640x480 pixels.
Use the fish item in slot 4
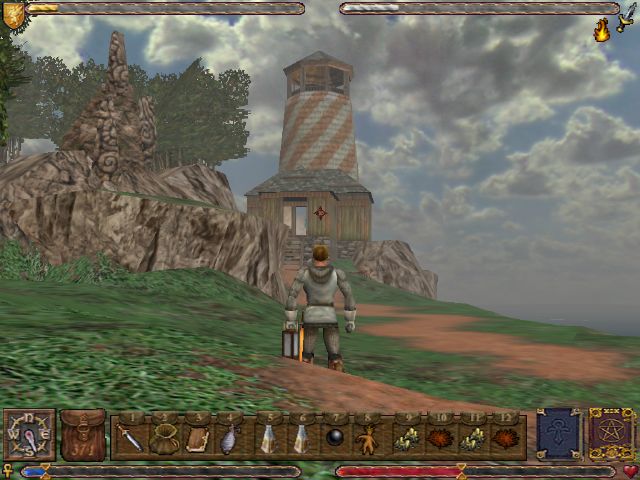(x=229, y=437)
